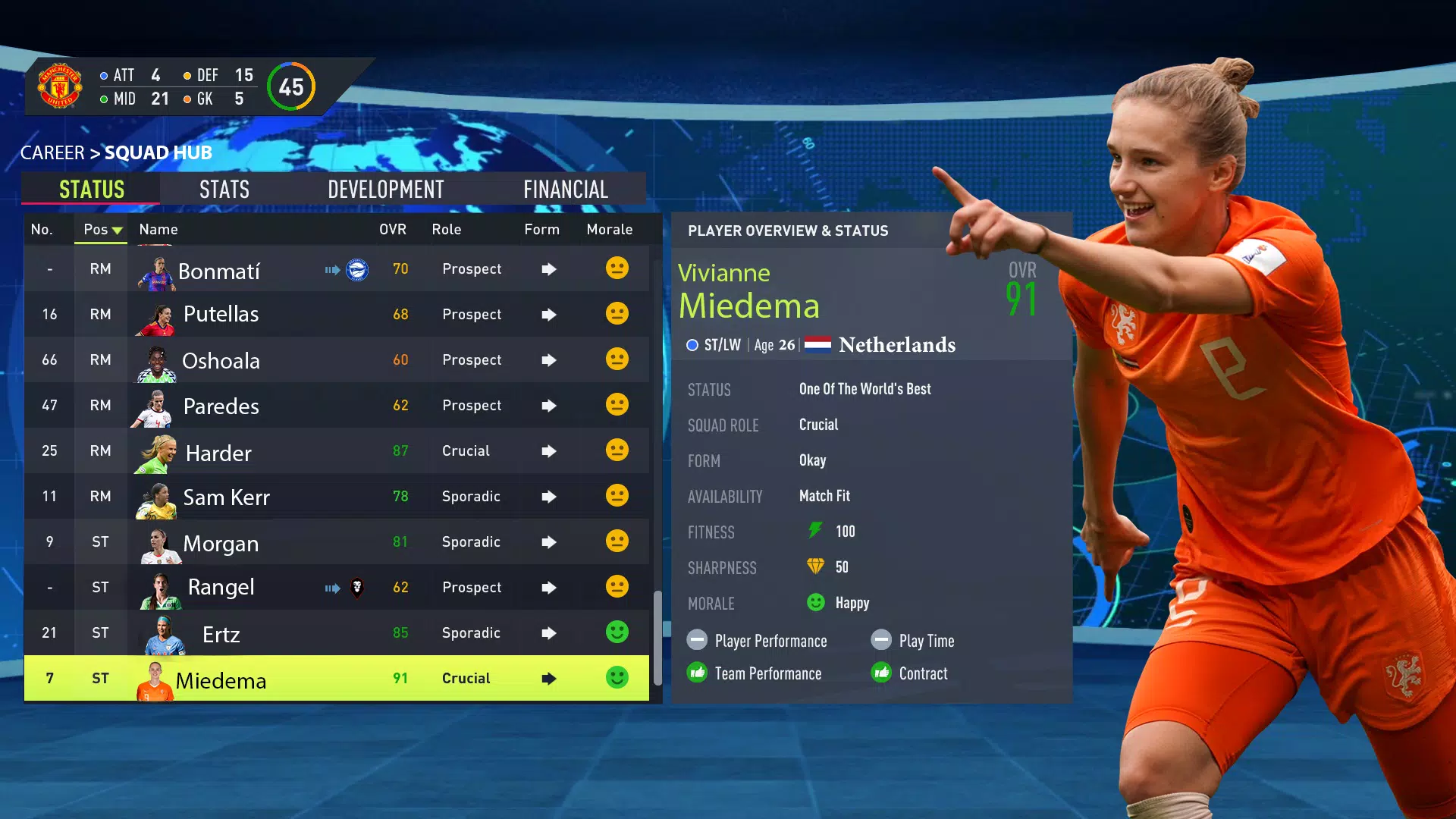The width and height of the screenshot is (1456, 819).
Task: Open the FINANCIAL section
Action: pos(566,189)
